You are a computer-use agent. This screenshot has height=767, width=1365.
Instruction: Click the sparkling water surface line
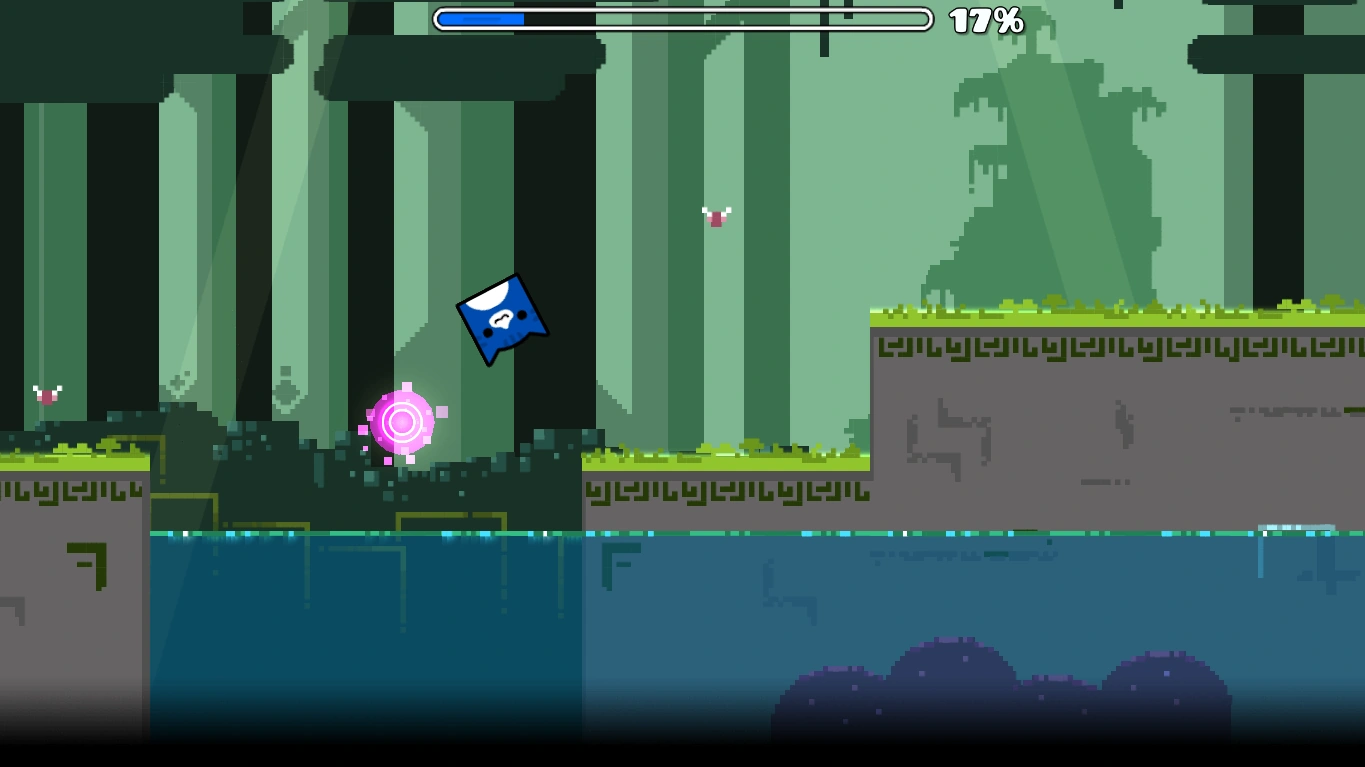[700, 535]
